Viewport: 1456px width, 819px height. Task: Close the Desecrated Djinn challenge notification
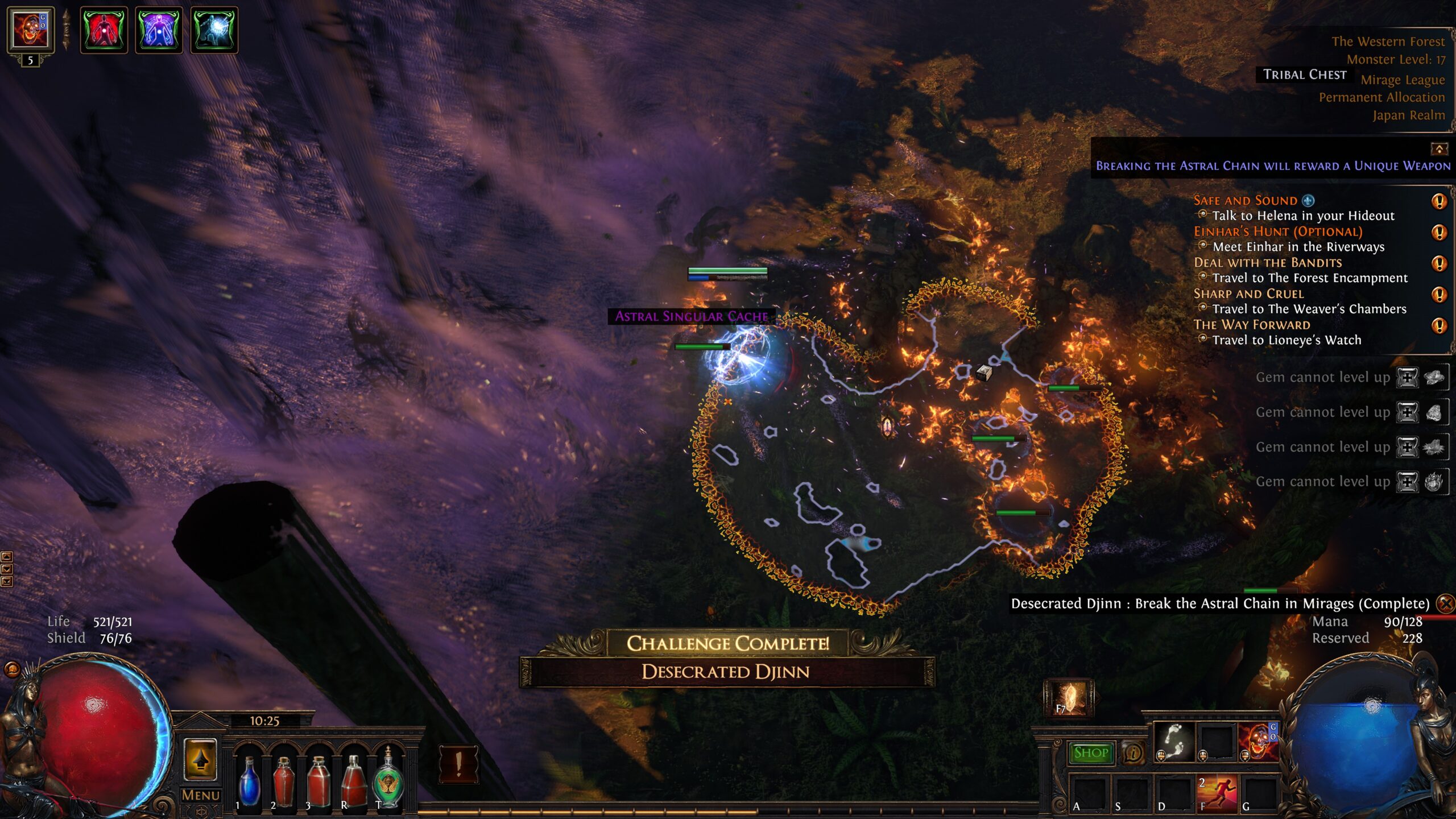(x=1445, y=603)
